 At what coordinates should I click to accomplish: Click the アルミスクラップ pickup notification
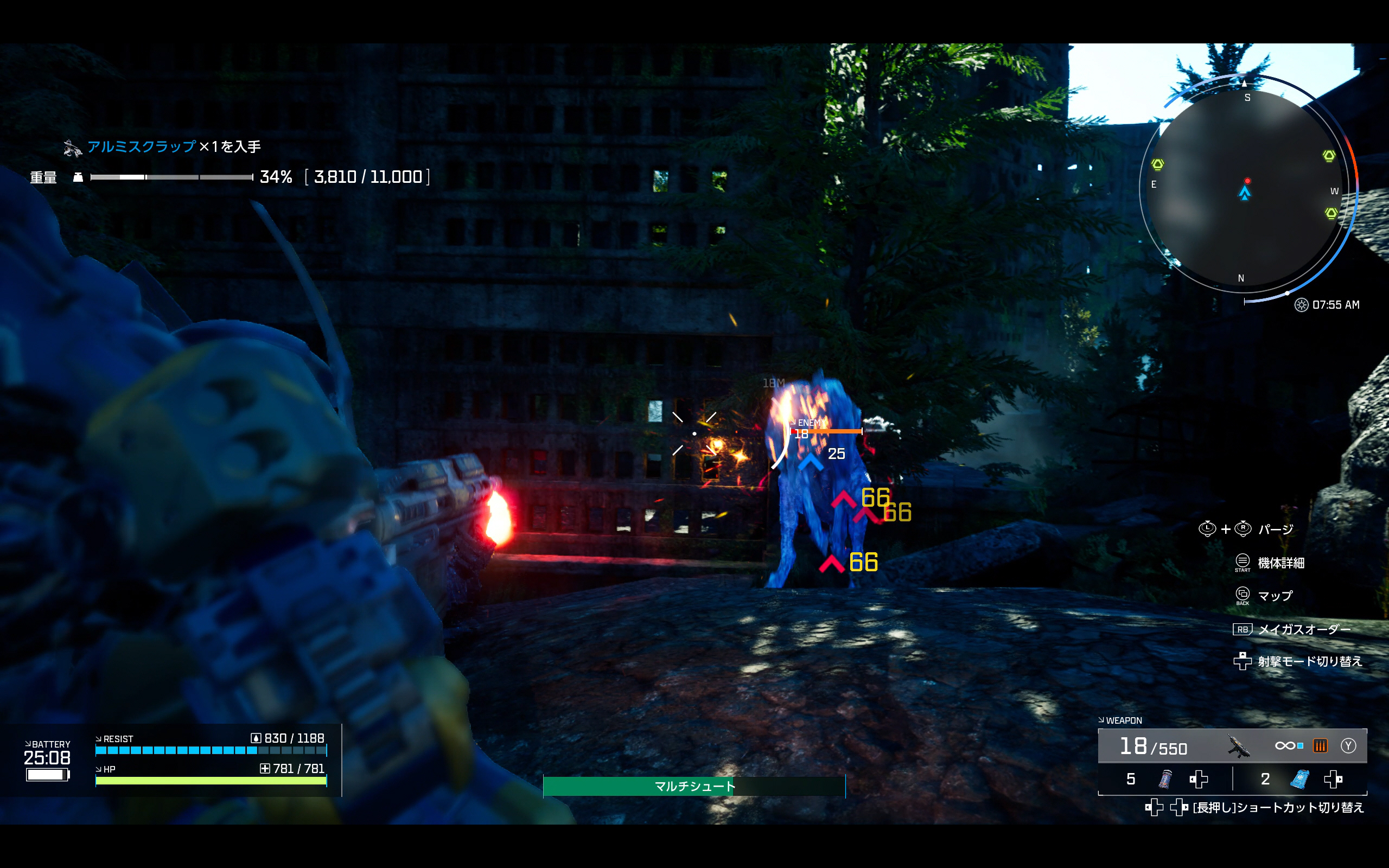162,147
